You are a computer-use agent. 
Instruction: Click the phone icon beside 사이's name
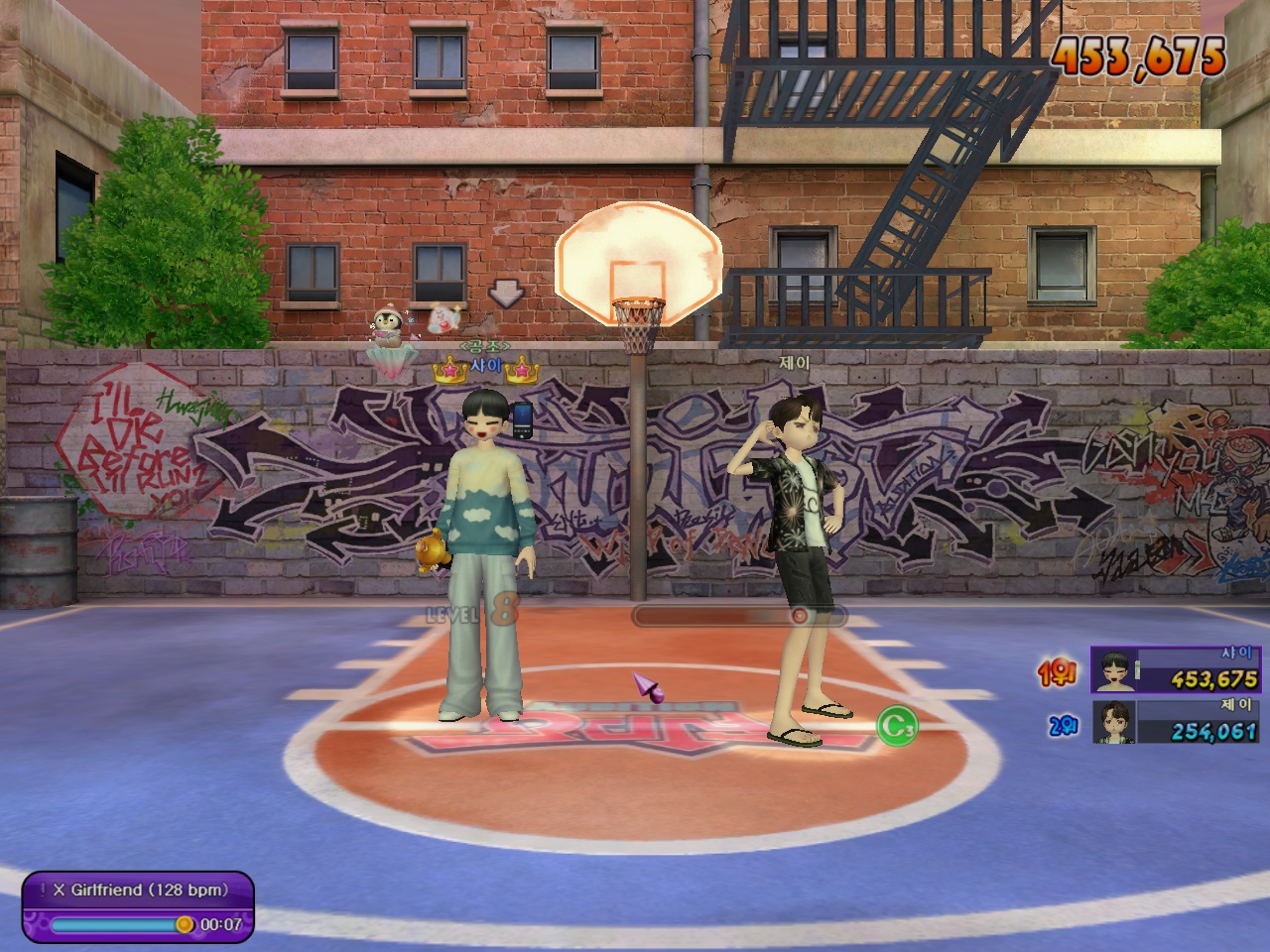[523, 419]
